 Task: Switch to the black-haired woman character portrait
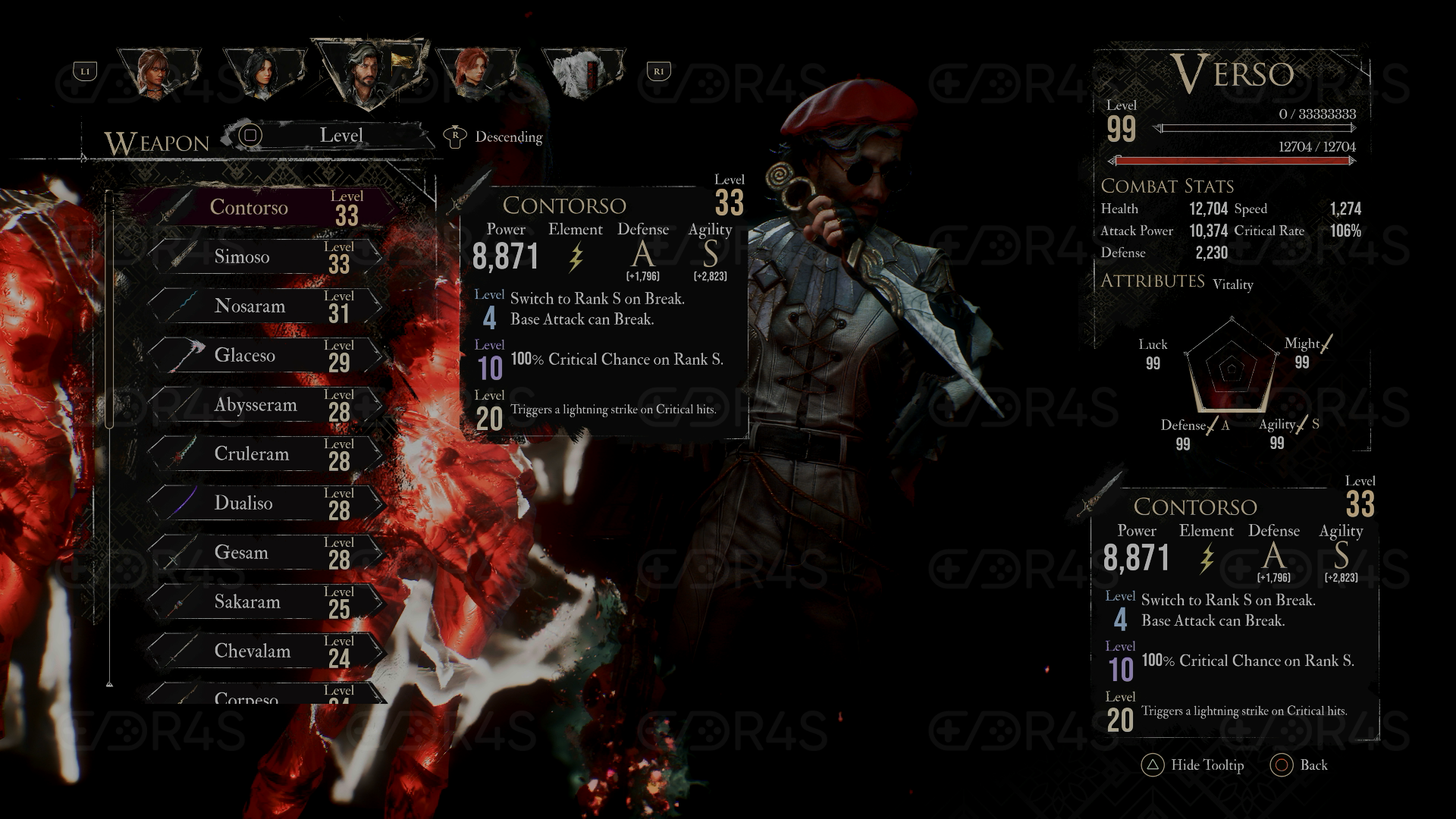click(x=264, y=74)
